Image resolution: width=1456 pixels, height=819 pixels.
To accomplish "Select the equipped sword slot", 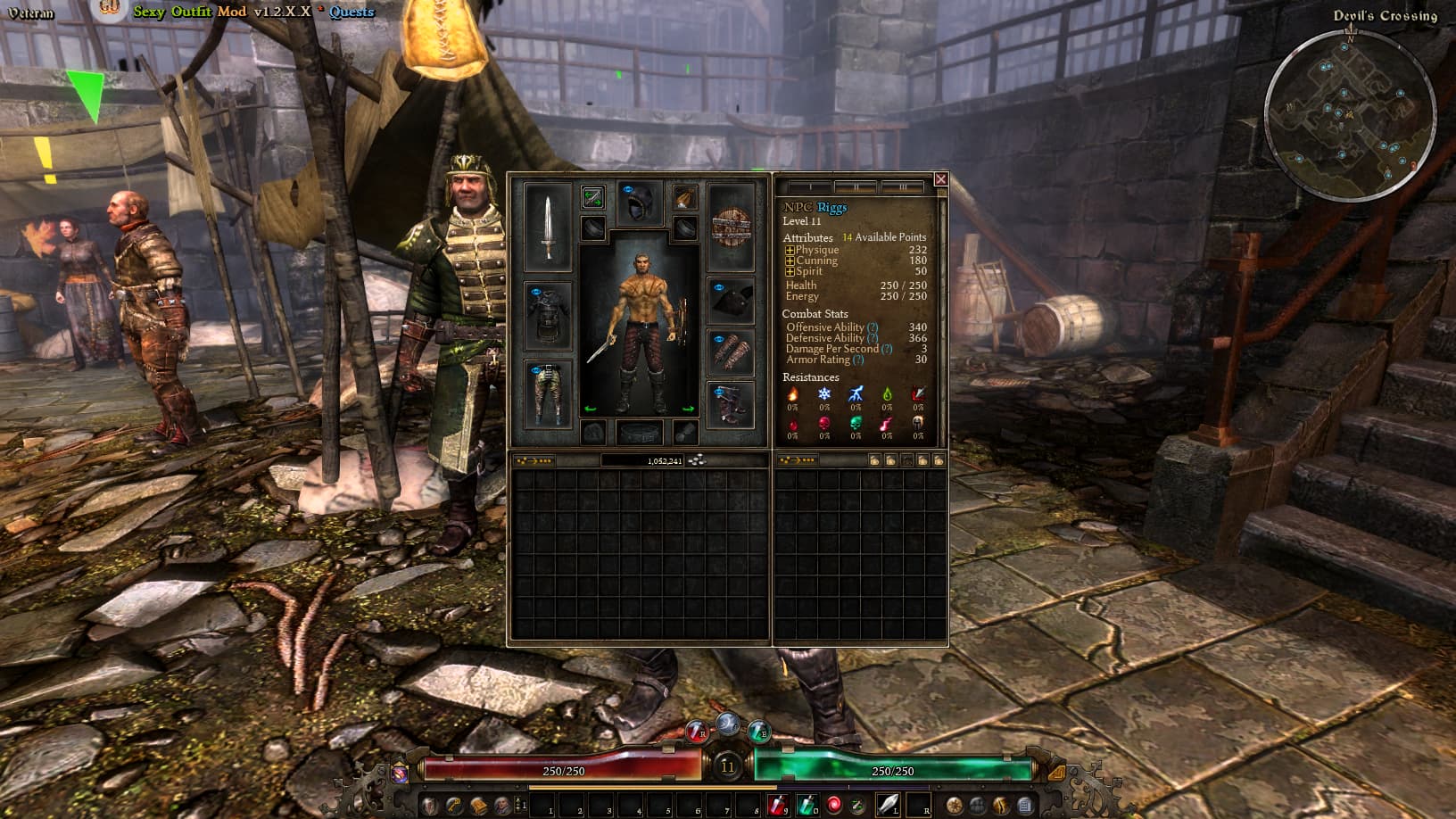I will (548, 227).
